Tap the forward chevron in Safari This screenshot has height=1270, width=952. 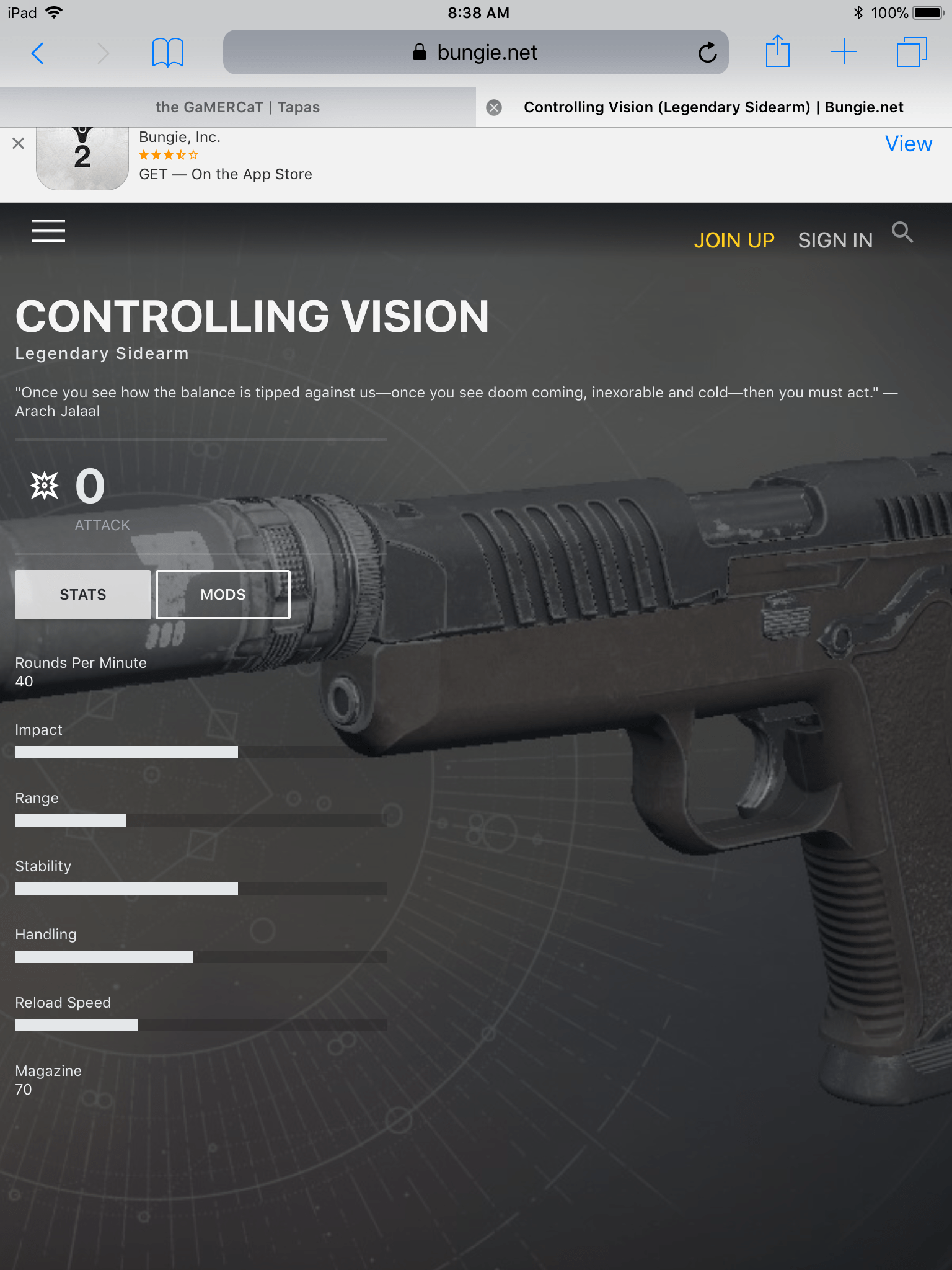tap(103, 53)
